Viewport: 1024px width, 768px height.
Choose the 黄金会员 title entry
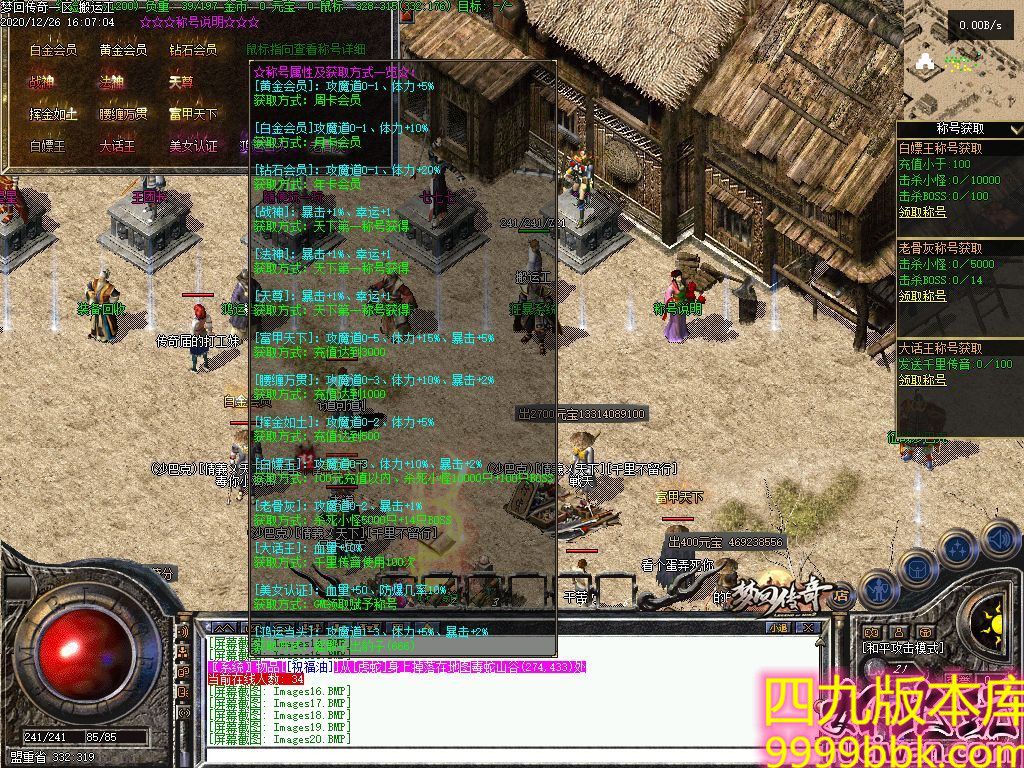123,50
